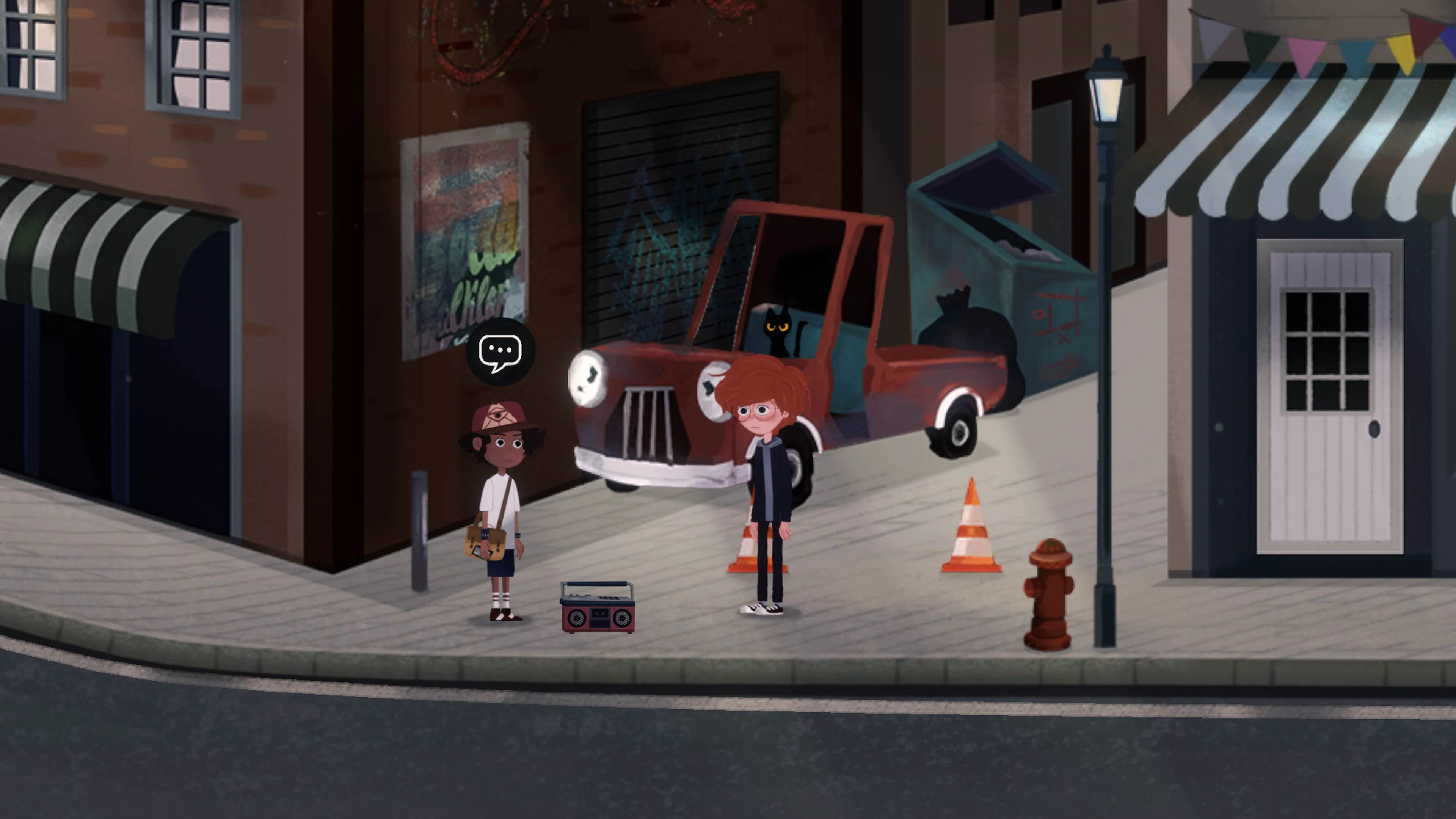Click the speech bubble above the capped kid

(x=501, y=353)
